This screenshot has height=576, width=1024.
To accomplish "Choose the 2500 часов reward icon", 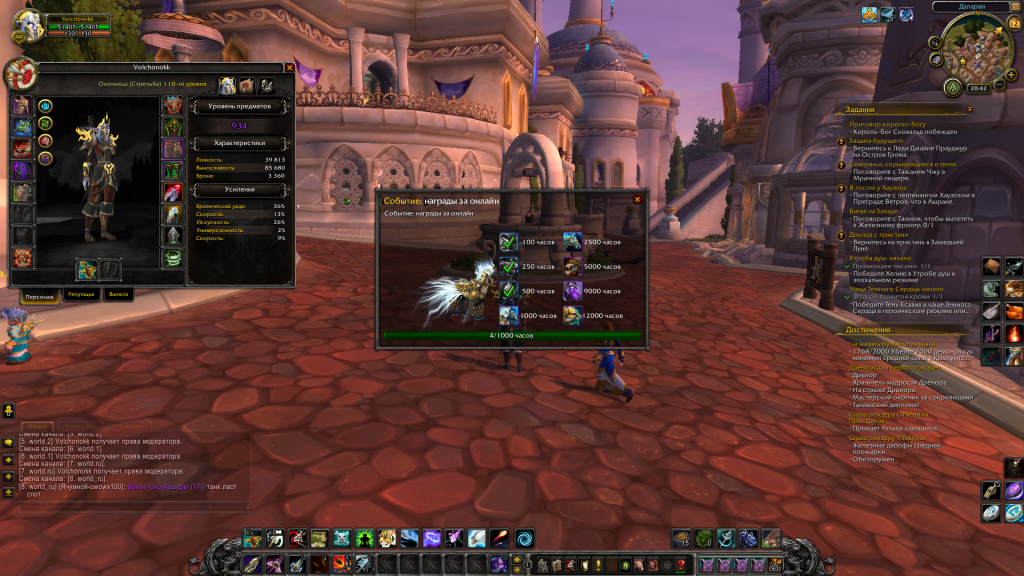I will coord(572,242).
